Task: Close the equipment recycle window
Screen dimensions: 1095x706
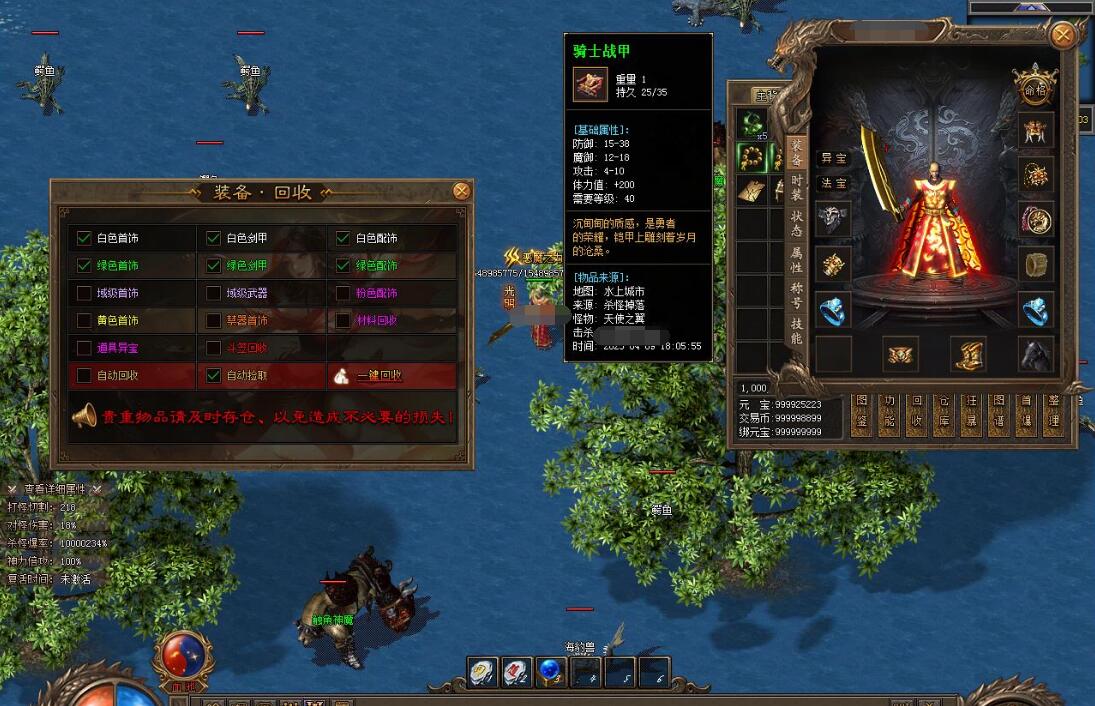Action: tap(461, 191)
